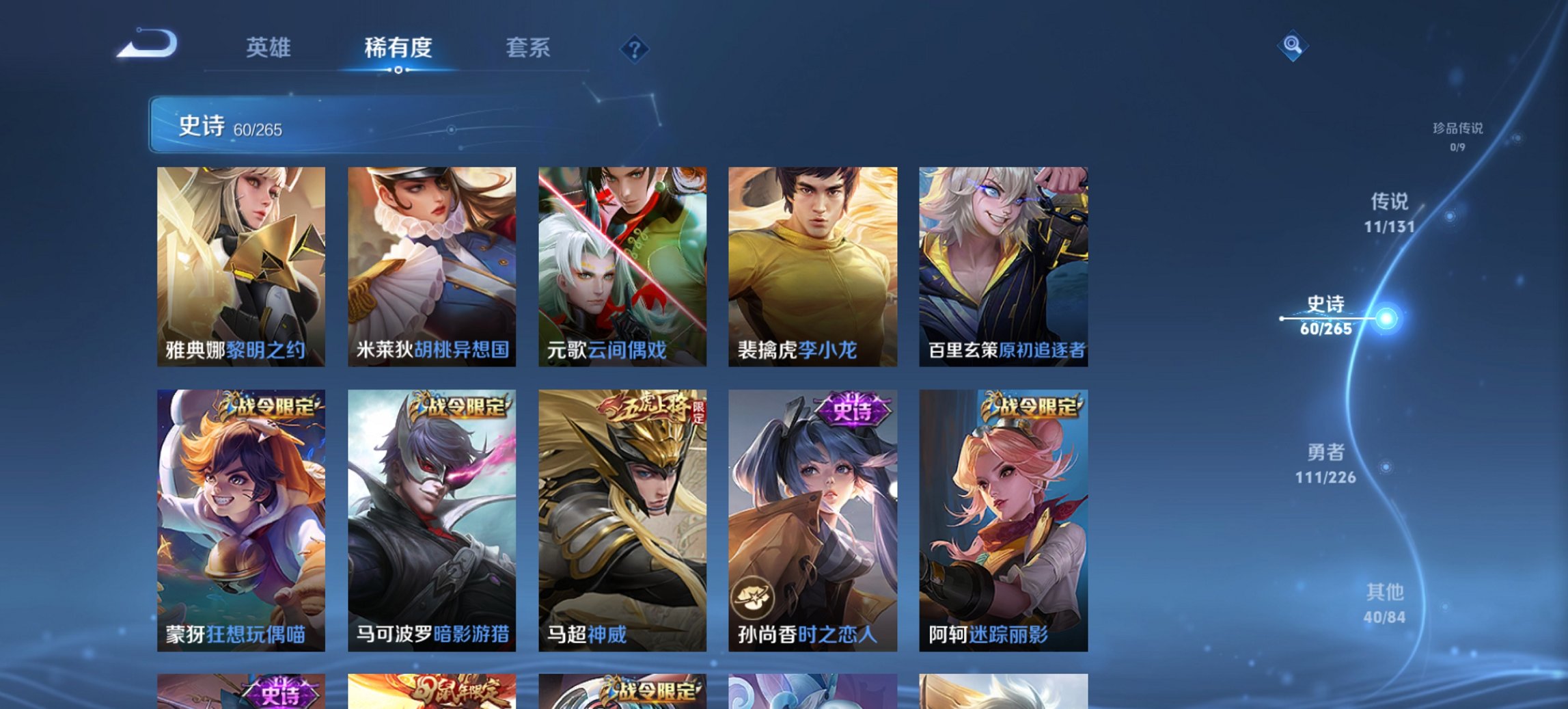Select the 雅典娜 黎明之约 skin card
Viewport: 1568px width, 709px height.
[x=239, y=267]
